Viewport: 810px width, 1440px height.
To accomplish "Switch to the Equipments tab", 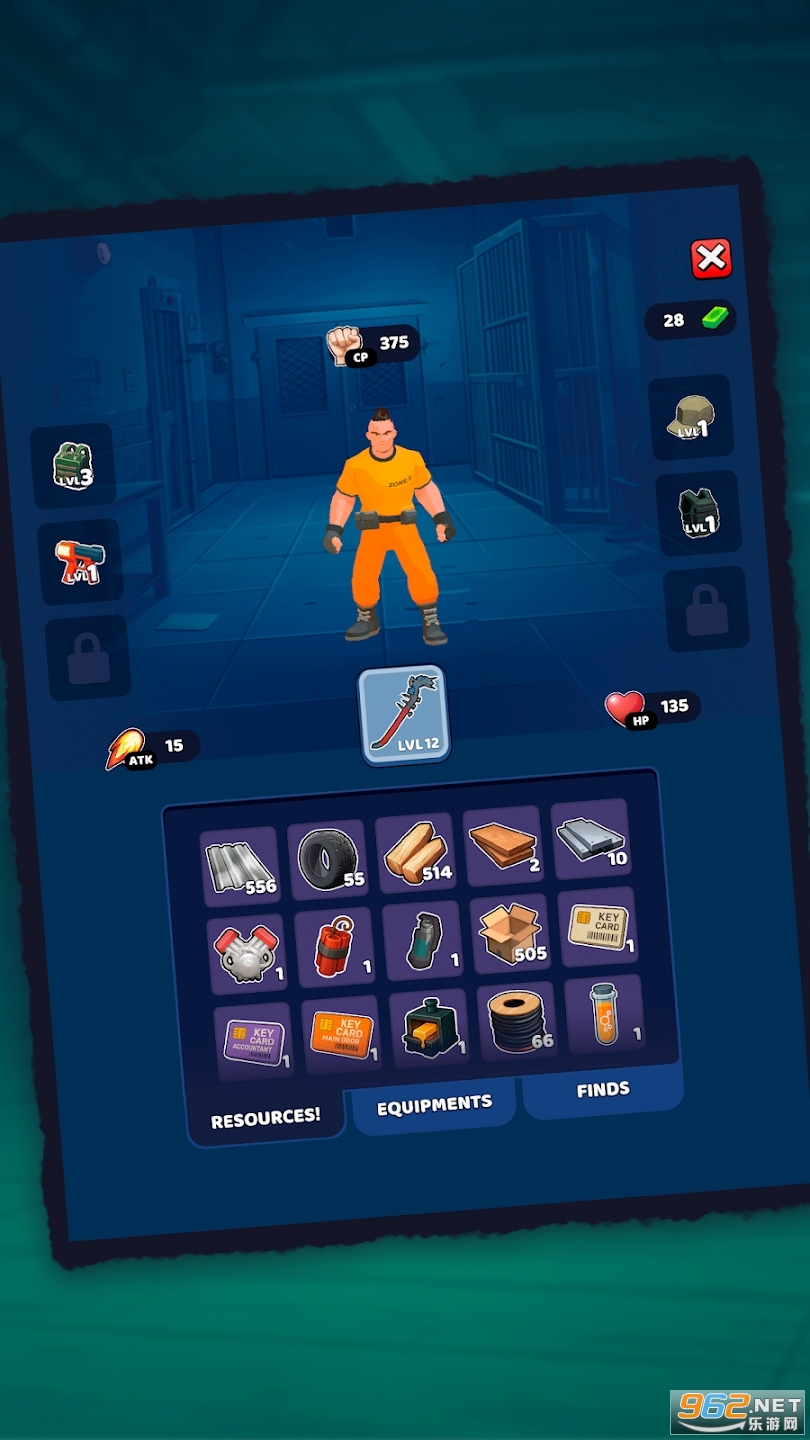I will pyautogui.click(x=434, y=1105).
